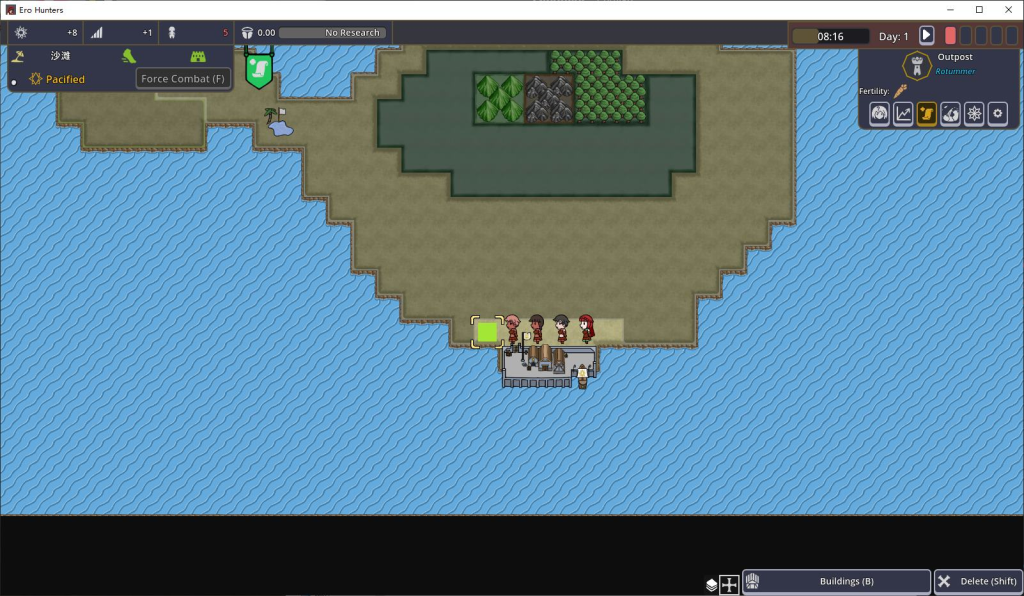The height and width of the screenshot is (596, 1024).
Task: Activate the Delete tool
Action: [977, 582]
